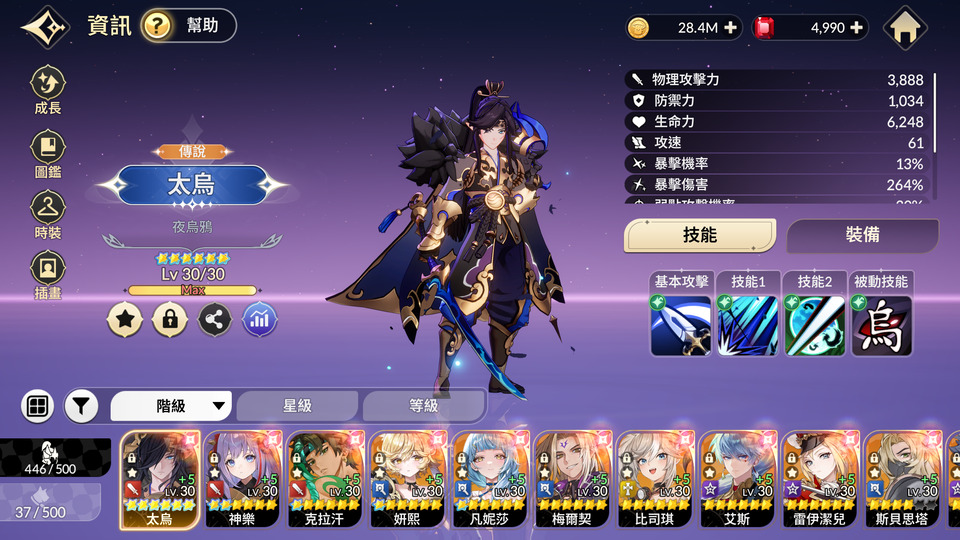Image resolution: width=960 pixels, height=540 pixels.
Task: Open the 圖鑑 codex menu
Action: click(x=47, y=154)
